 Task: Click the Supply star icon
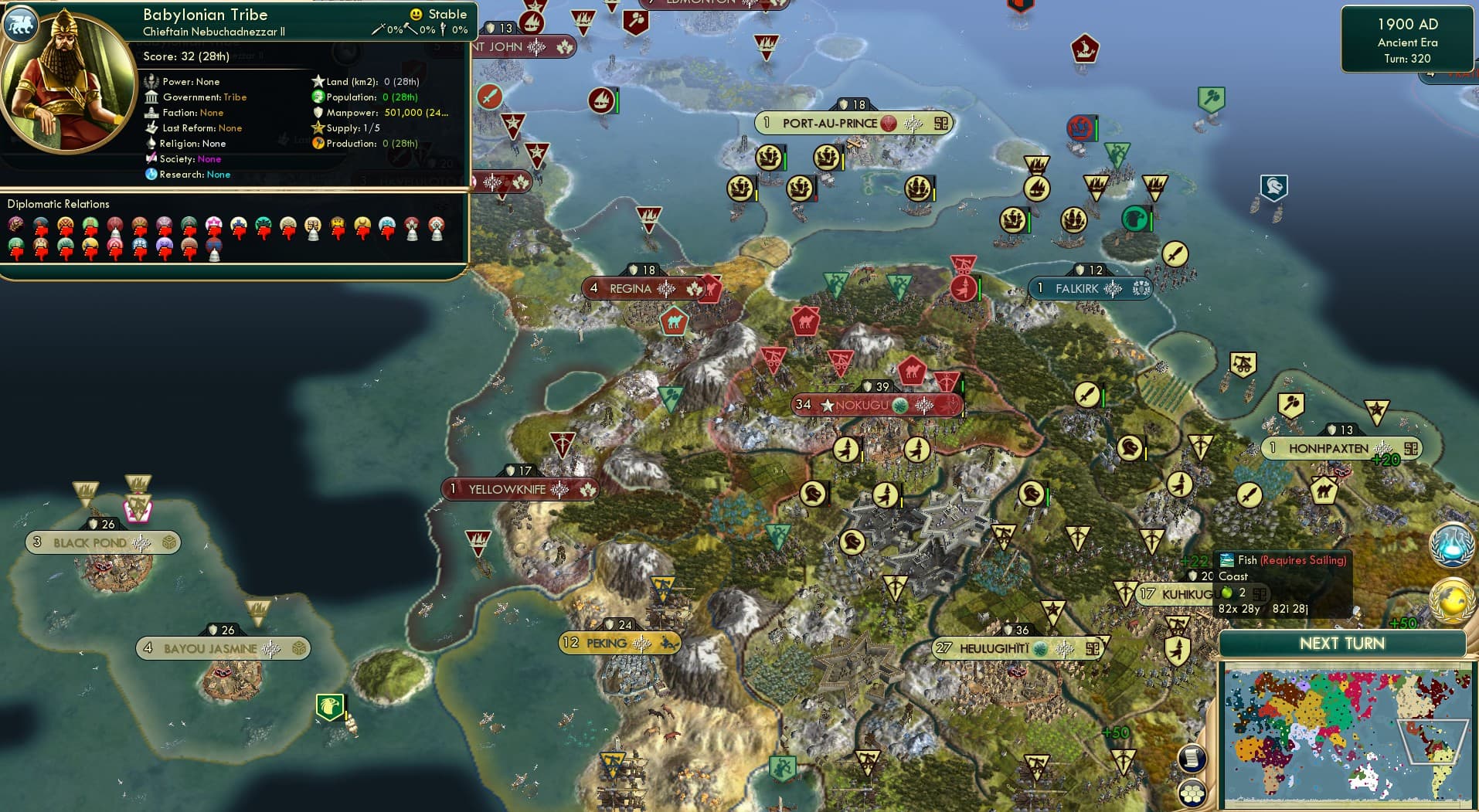[317, 128]
